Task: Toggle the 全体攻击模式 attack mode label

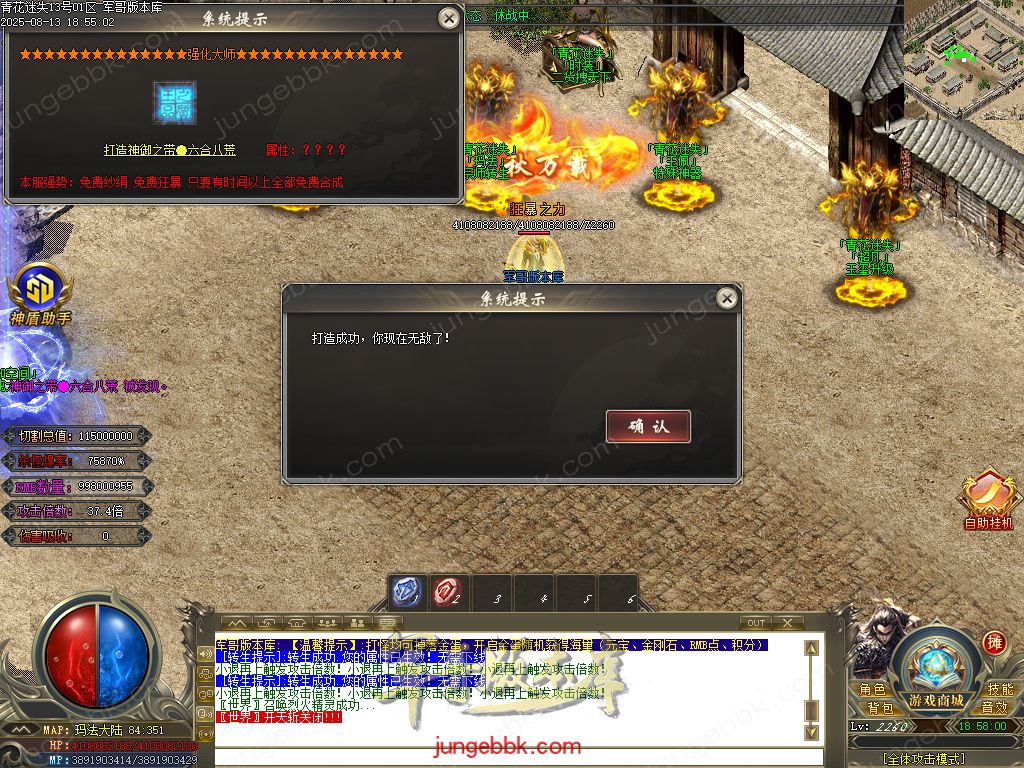Action: coord(936,759)
